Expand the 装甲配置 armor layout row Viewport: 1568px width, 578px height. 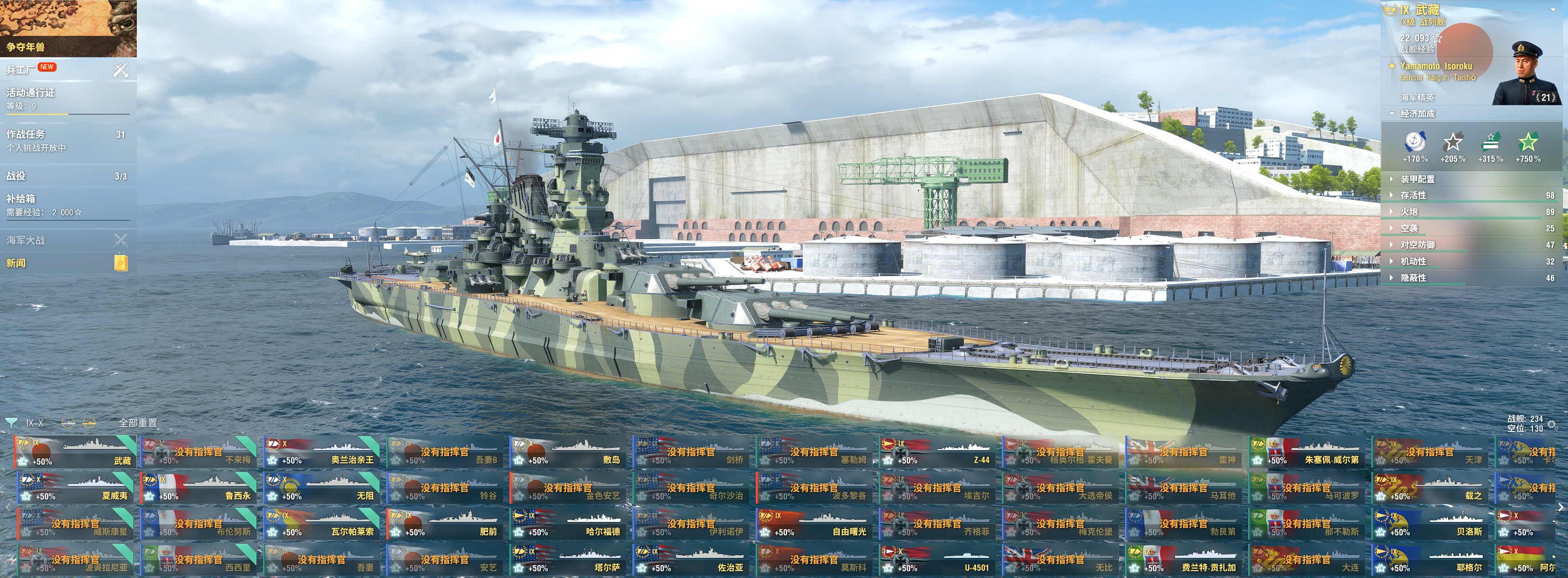pyautogui.click(x=1417, y=179)
